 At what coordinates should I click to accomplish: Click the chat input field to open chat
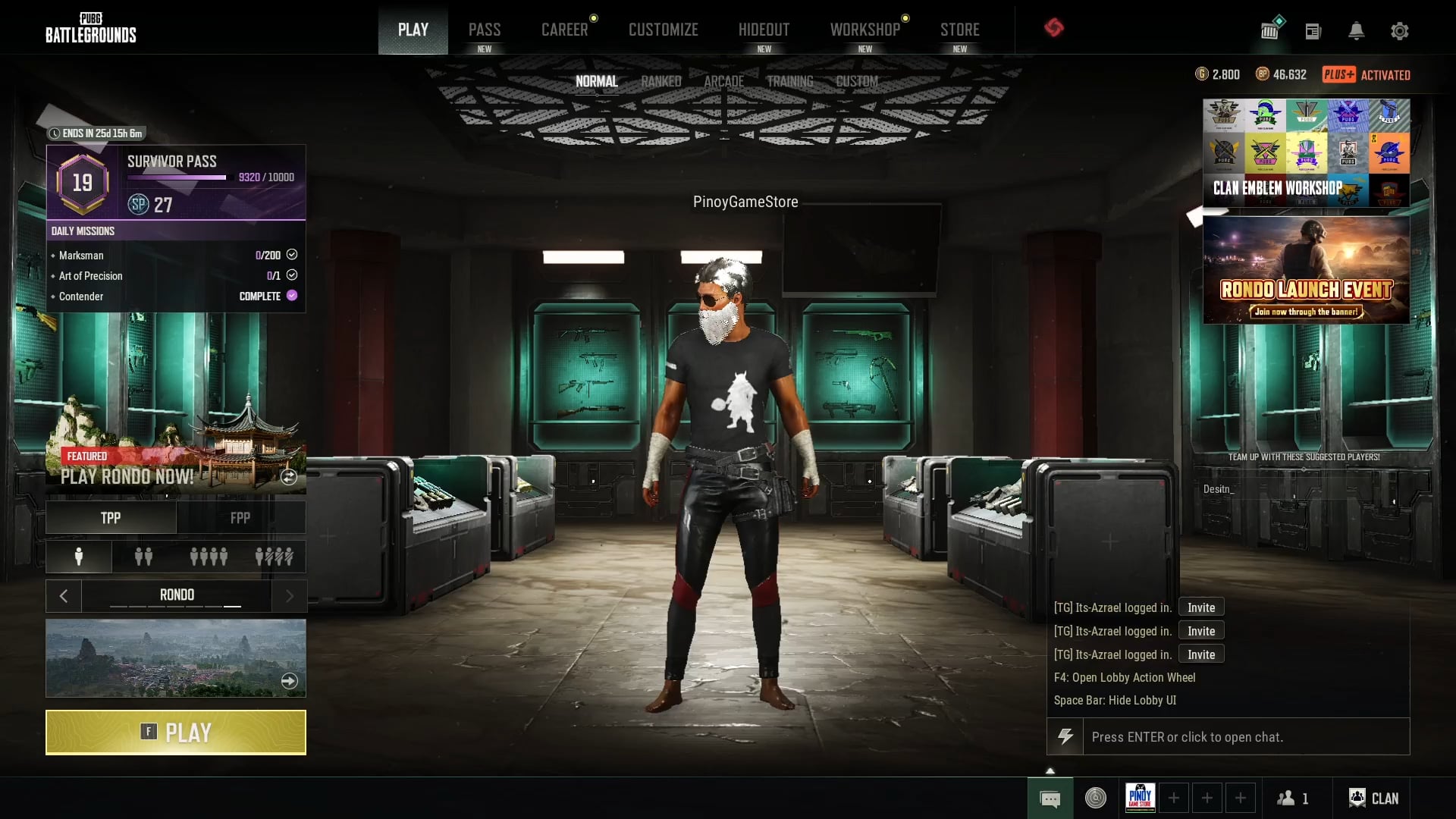coord(1244,736)
